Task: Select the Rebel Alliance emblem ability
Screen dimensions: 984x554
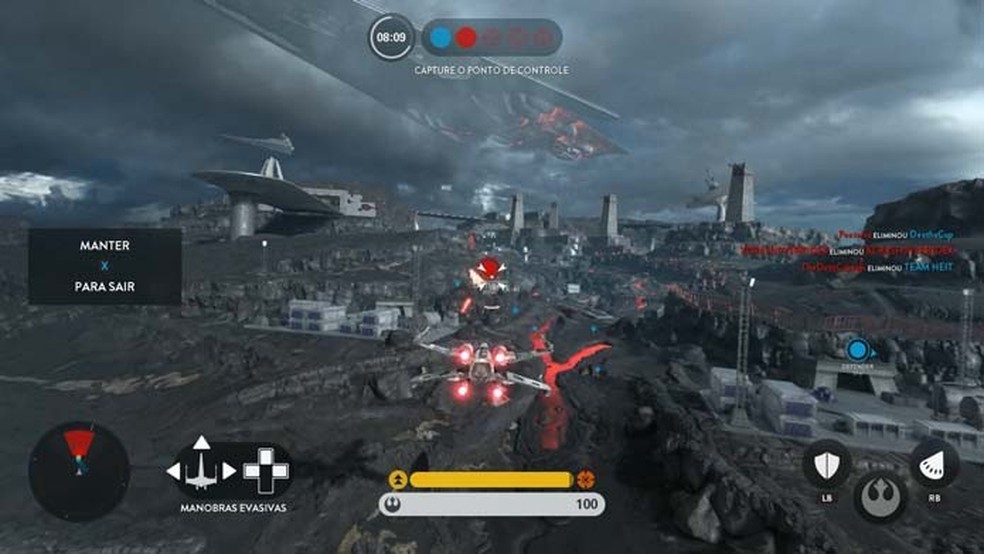Action: [880, 495]
